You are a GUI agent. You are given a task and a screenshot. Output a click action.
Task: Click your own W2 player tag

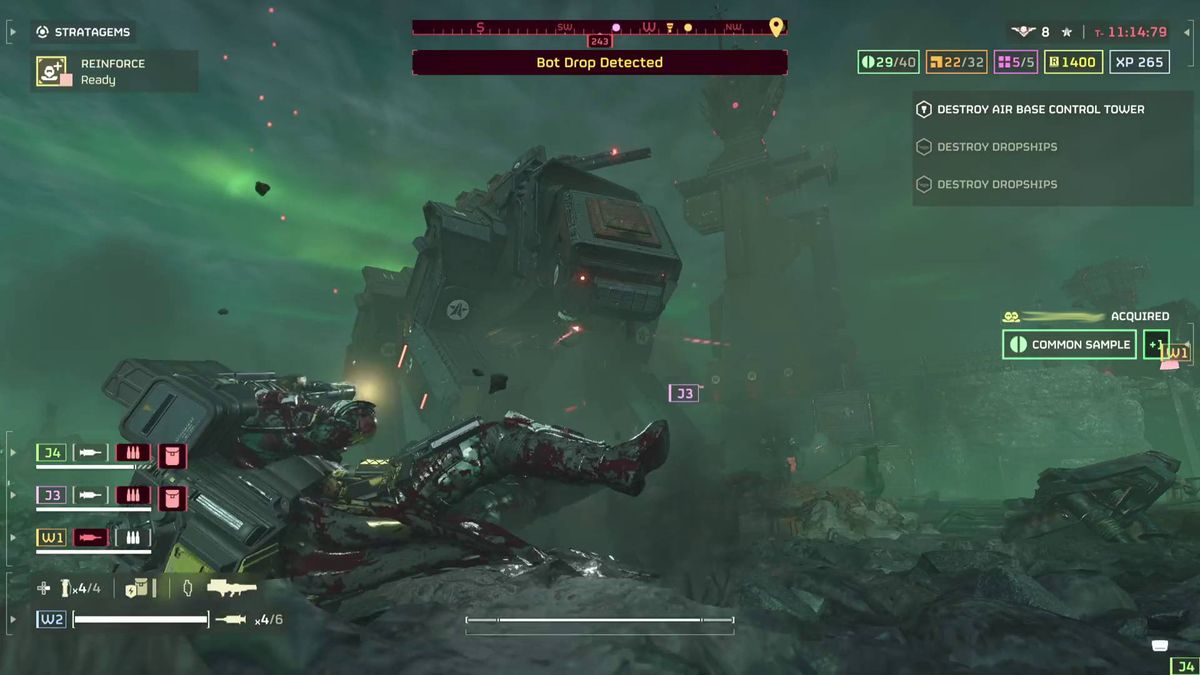tap(53, 619)
